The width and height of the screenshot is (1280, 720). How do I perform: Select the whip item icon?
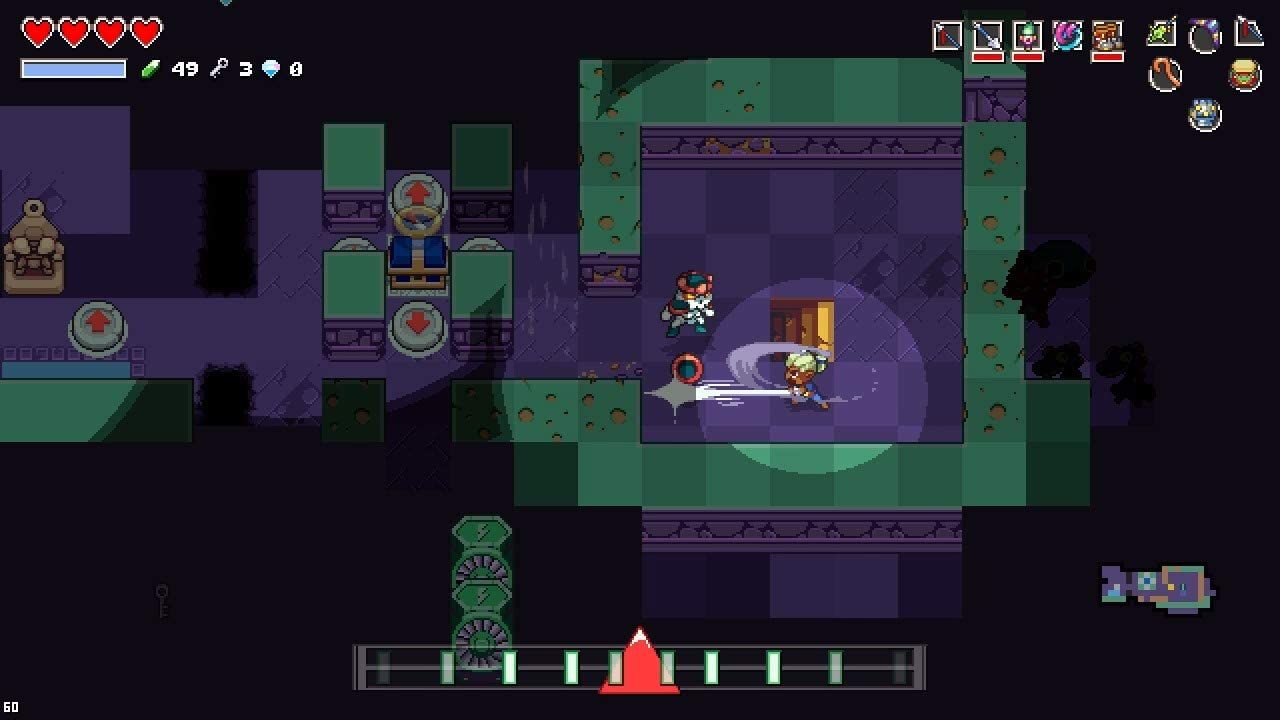(1165, 73)
